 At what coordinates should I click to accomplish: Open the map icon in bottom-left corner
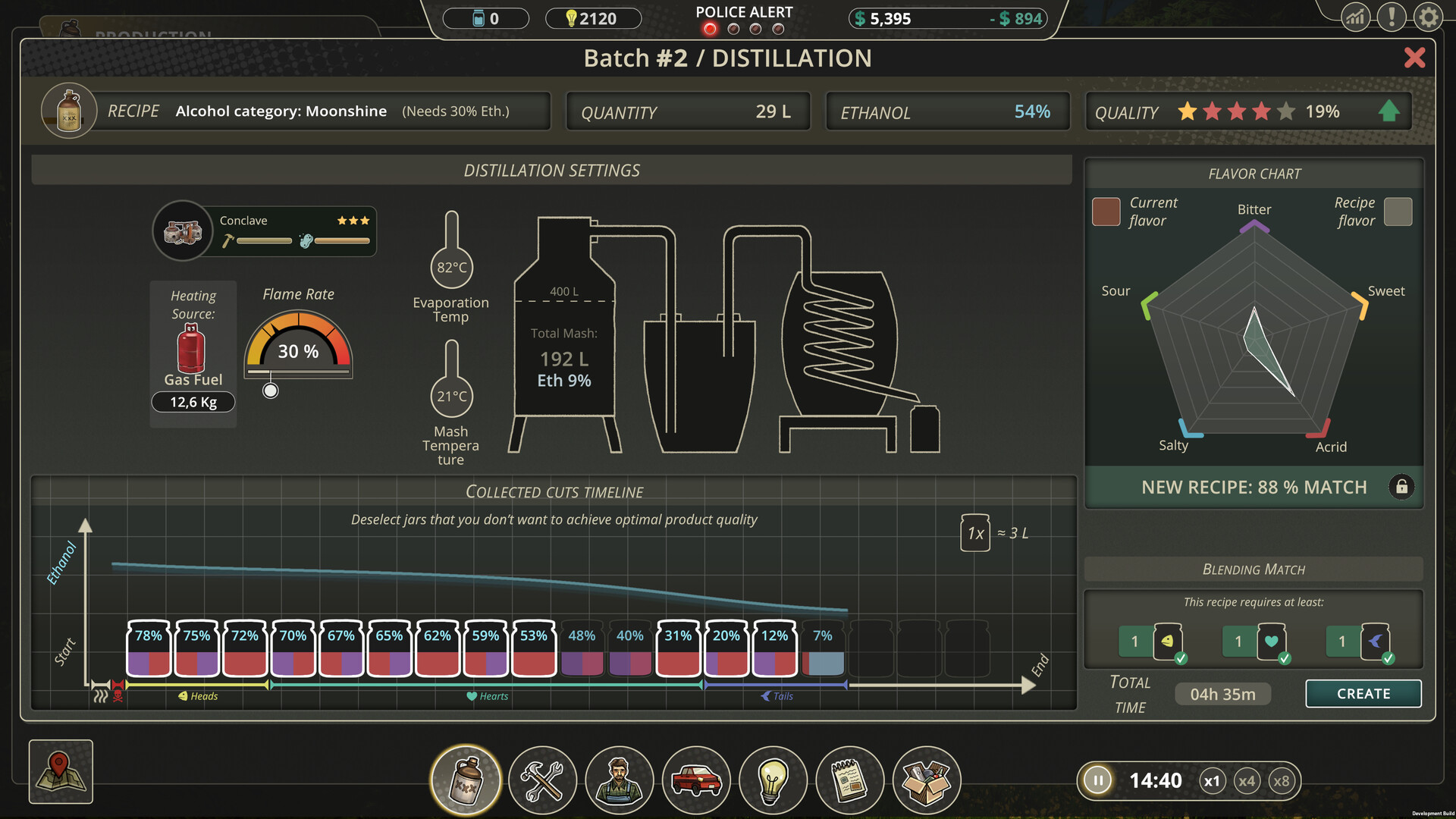point(60,771)
